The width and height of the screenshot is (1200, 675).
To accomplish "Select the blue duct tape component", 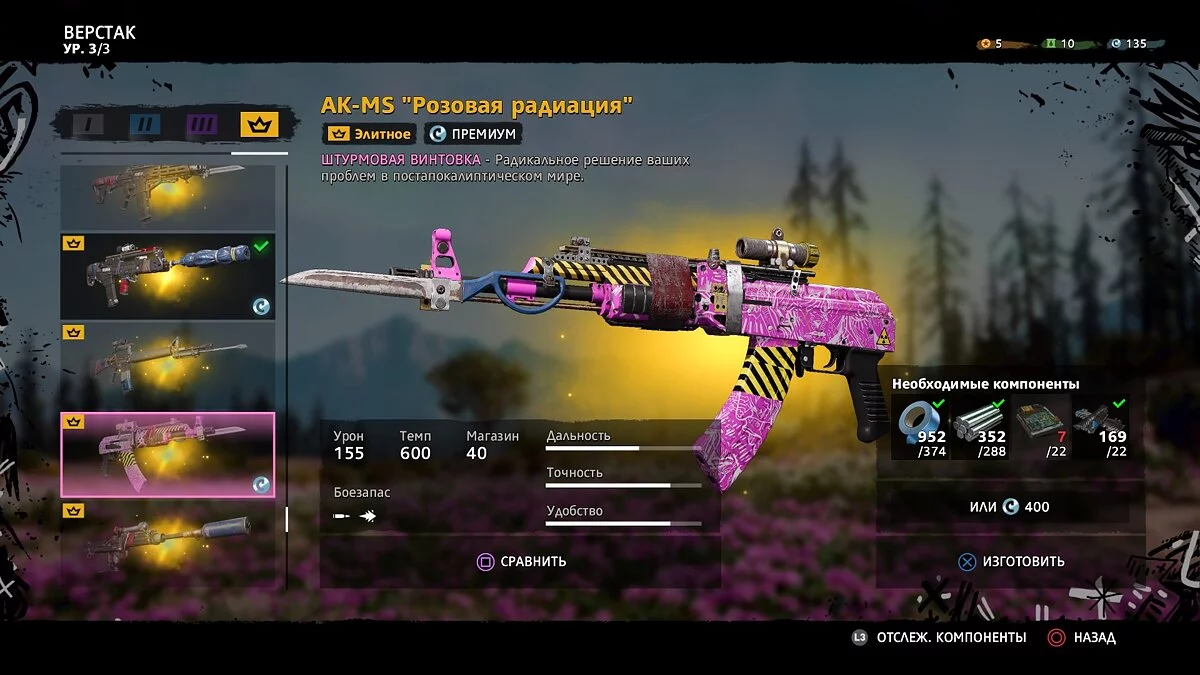I will tap(920, 427).
